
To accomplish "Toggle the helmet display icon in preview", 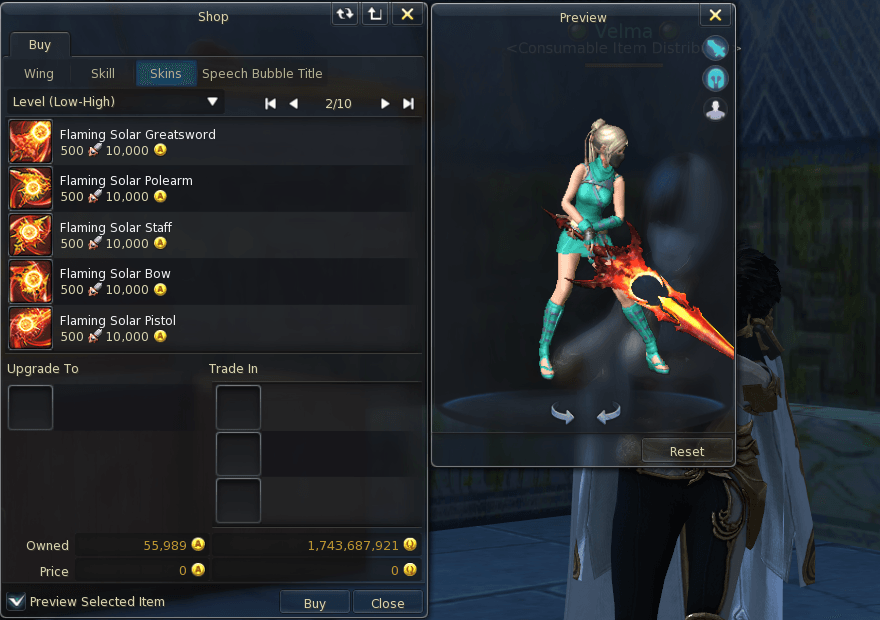I will pos(715,78).
